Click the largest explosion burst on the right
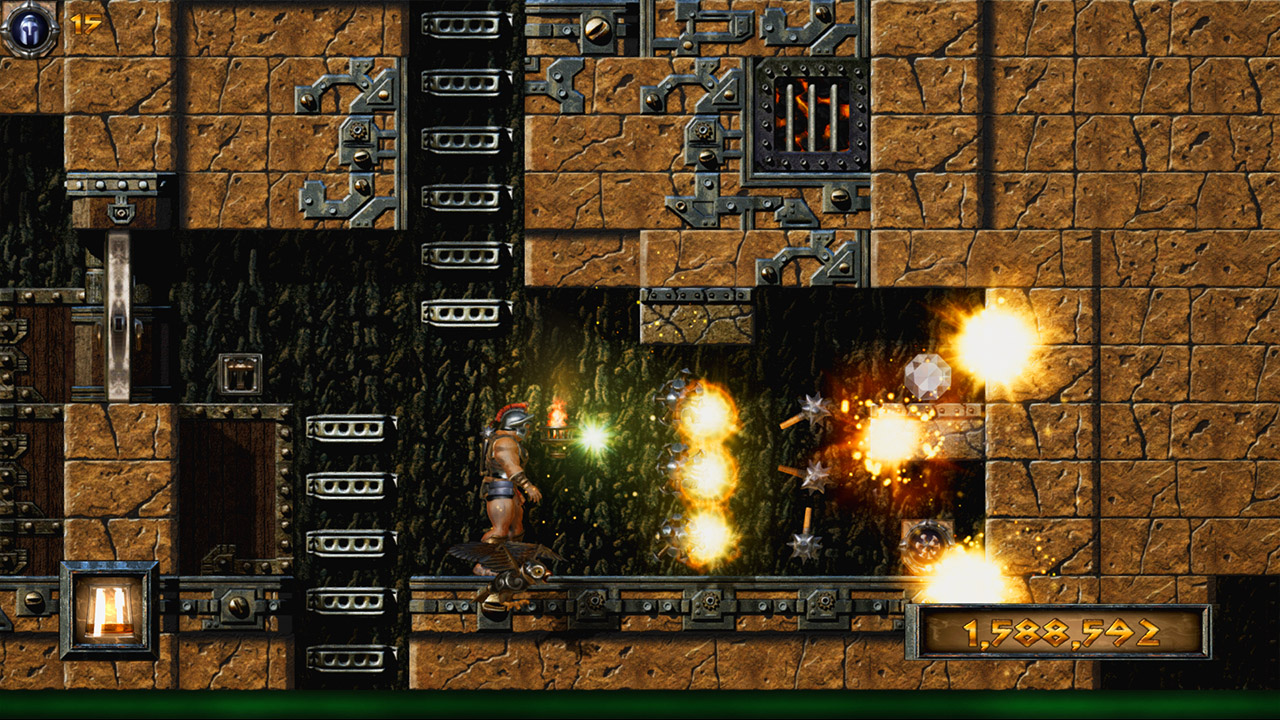 tap(991, 345)
